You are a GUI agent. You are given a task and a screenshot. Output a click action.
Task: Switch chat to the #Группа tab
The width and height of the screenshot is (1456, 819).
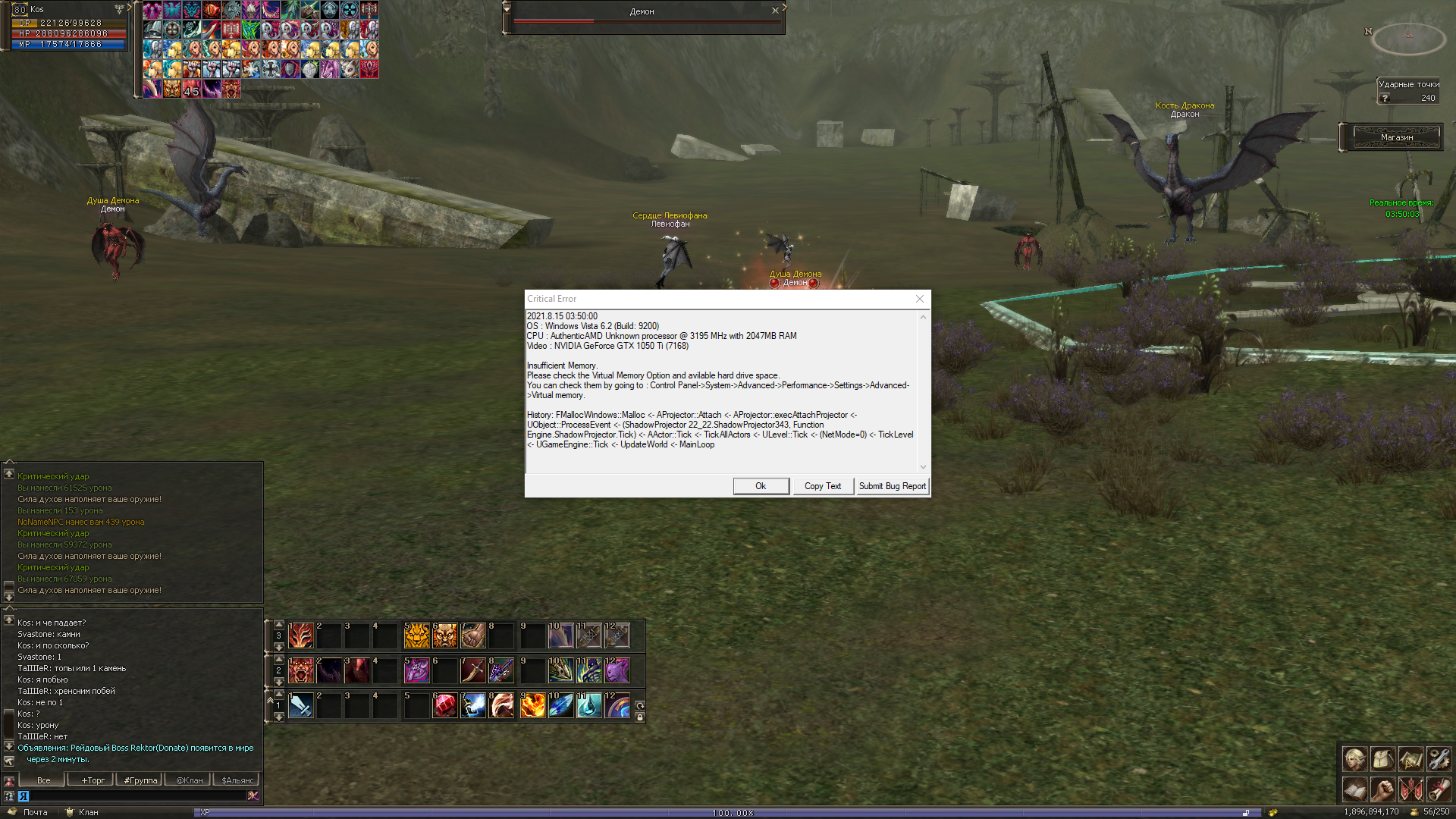140,780
